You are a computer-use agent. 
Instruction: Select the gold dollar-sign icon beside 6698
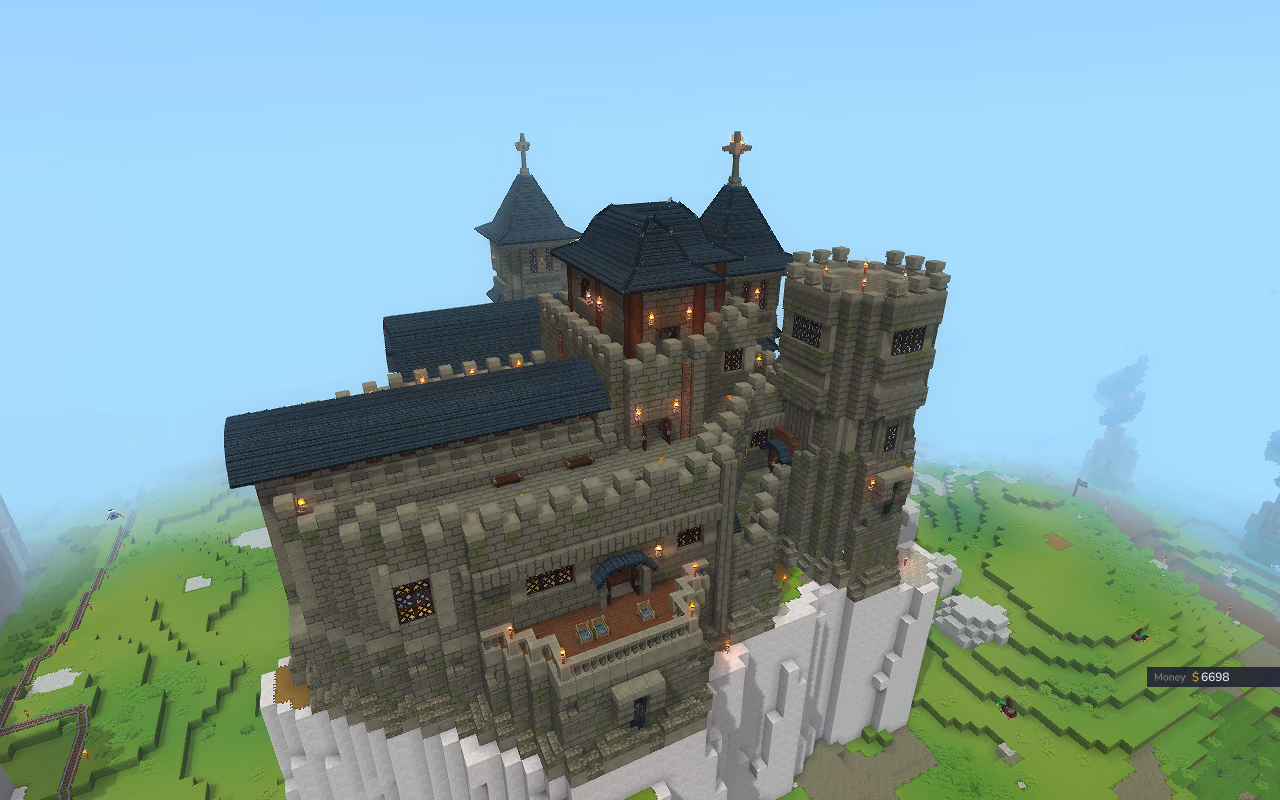coord(1196,677)
